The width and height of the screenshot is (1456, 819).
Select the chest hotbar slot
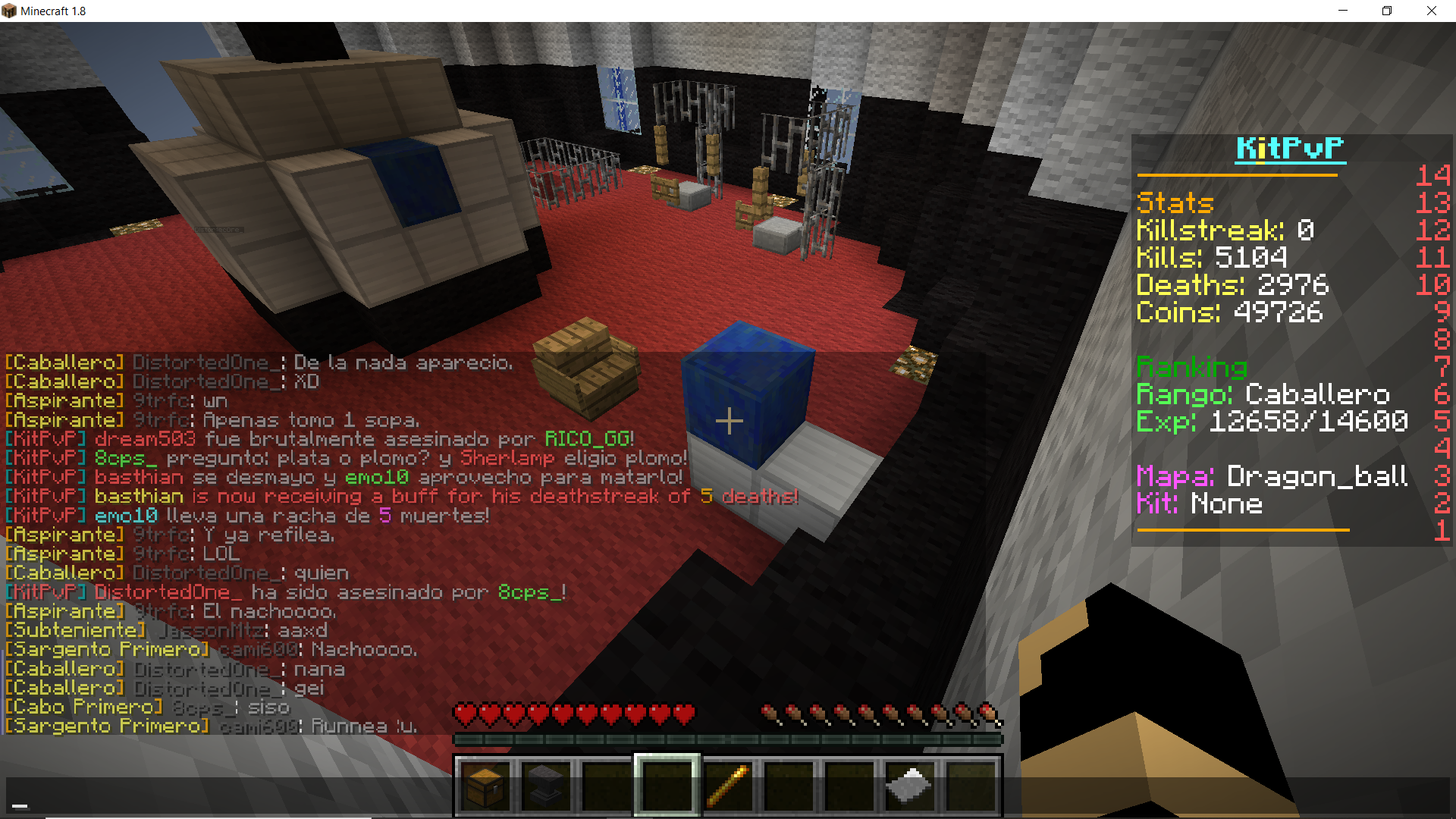coord(486,786)
